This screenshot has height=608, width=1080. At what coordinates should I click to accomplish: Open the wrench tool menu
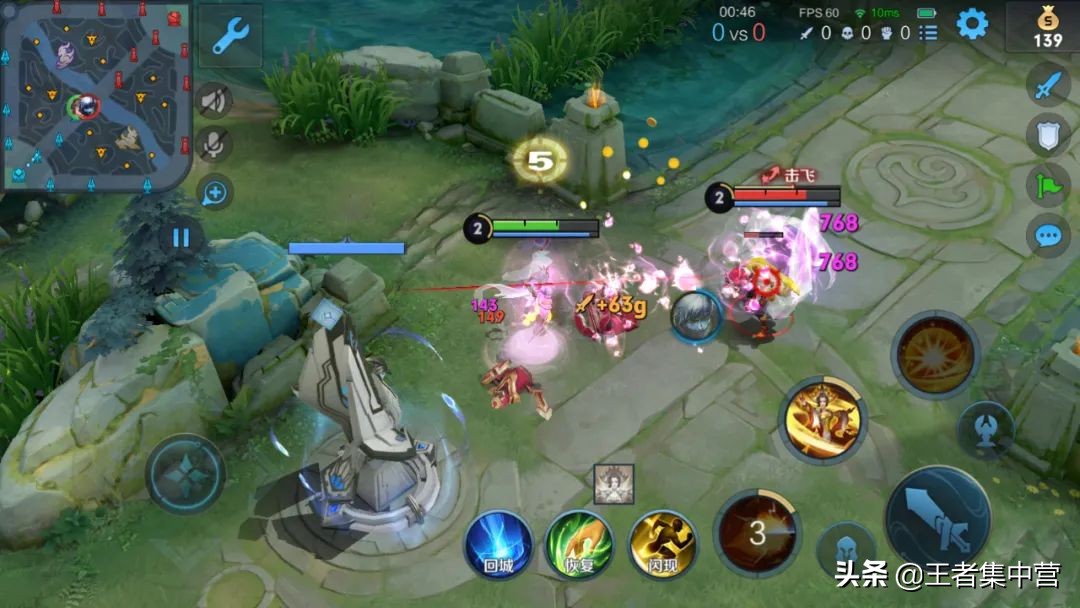click(x=231, y=36)
